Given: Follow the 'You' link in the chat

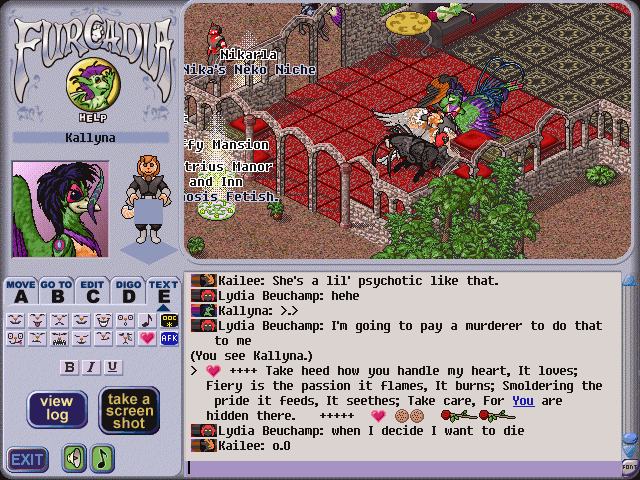Looking at the screenshot, I should (x=522, y=400).
